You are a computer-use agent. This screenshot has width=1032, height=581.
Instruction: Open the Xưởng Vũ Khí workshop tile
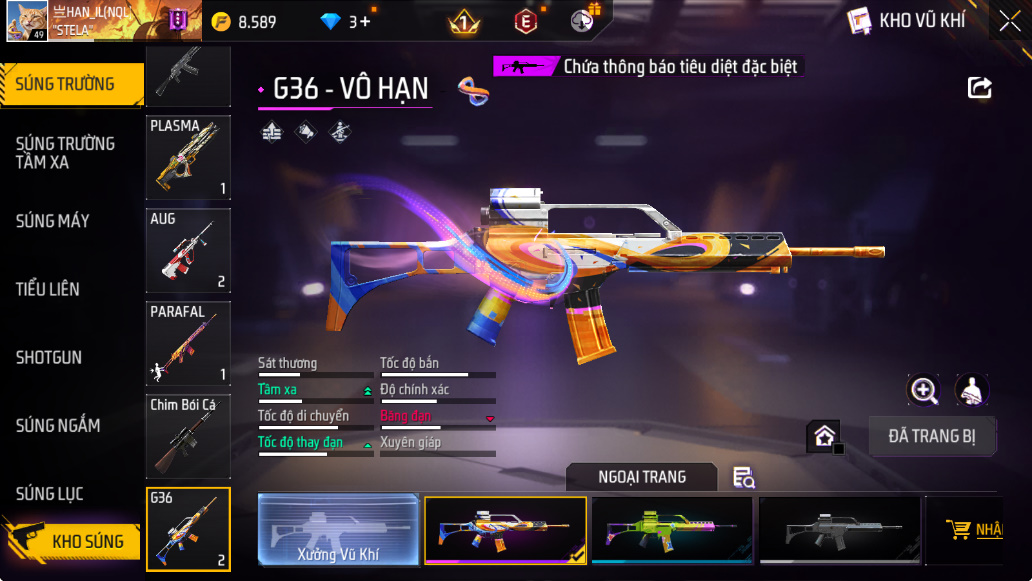coord(338,530)
